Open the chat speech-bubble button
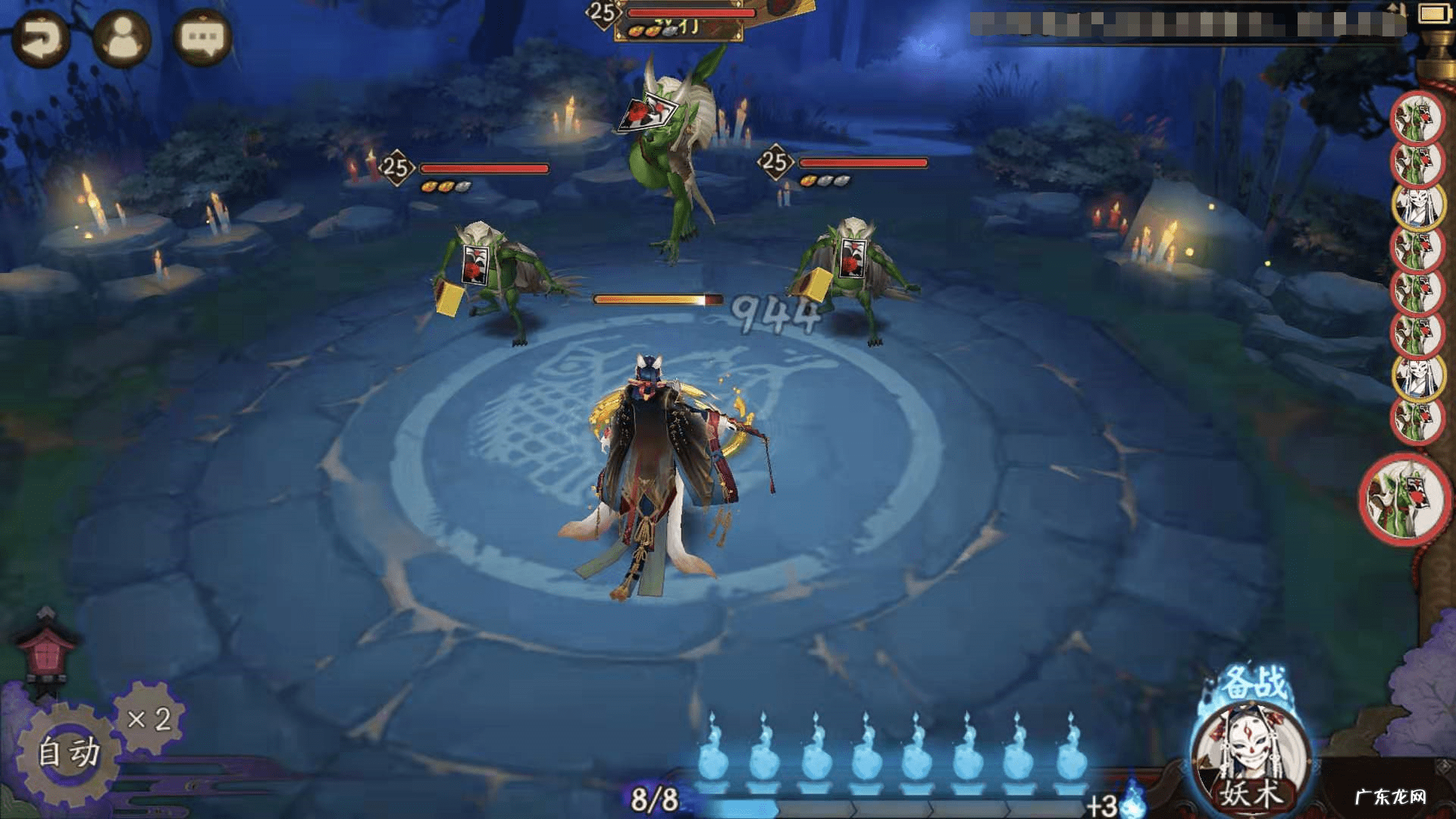Viewport: 1456px width, 819px height. [x=202, y=38]
